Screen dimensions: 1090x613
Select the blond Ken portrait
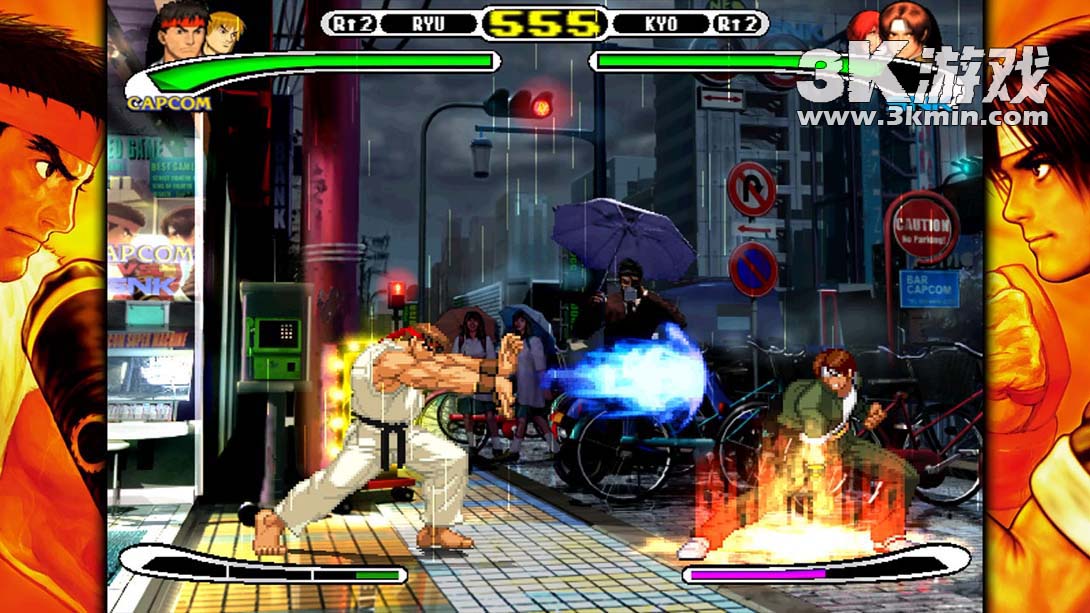[x=222, y=30]
